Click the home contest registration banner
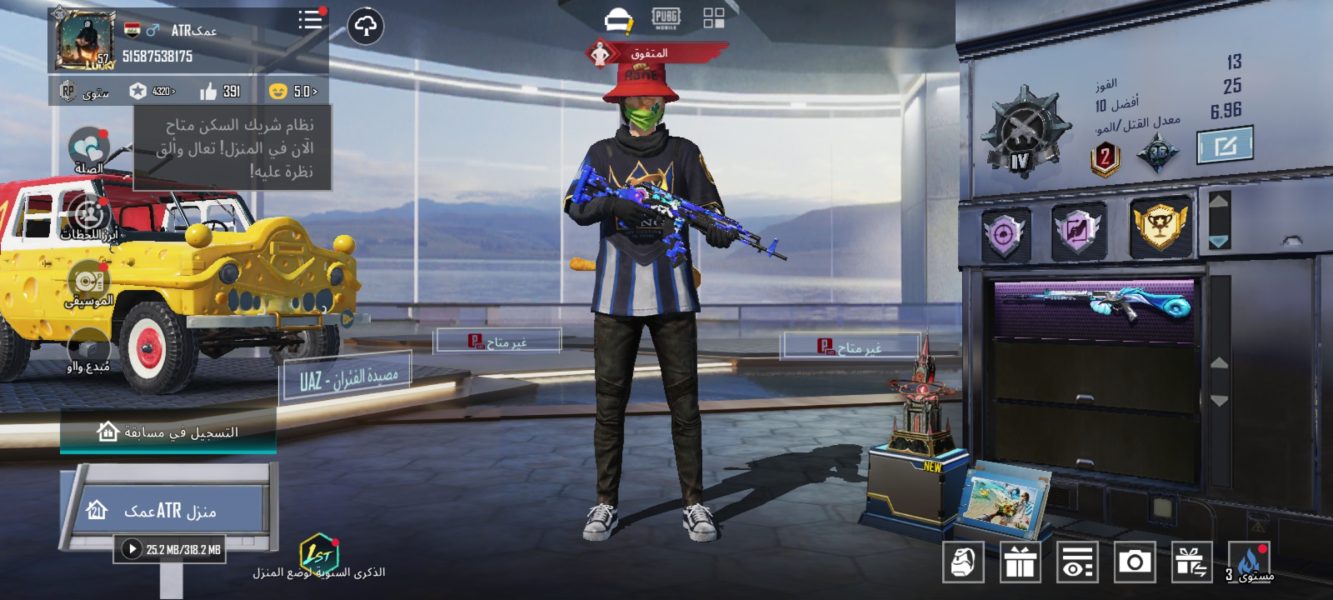 (168, 432)
